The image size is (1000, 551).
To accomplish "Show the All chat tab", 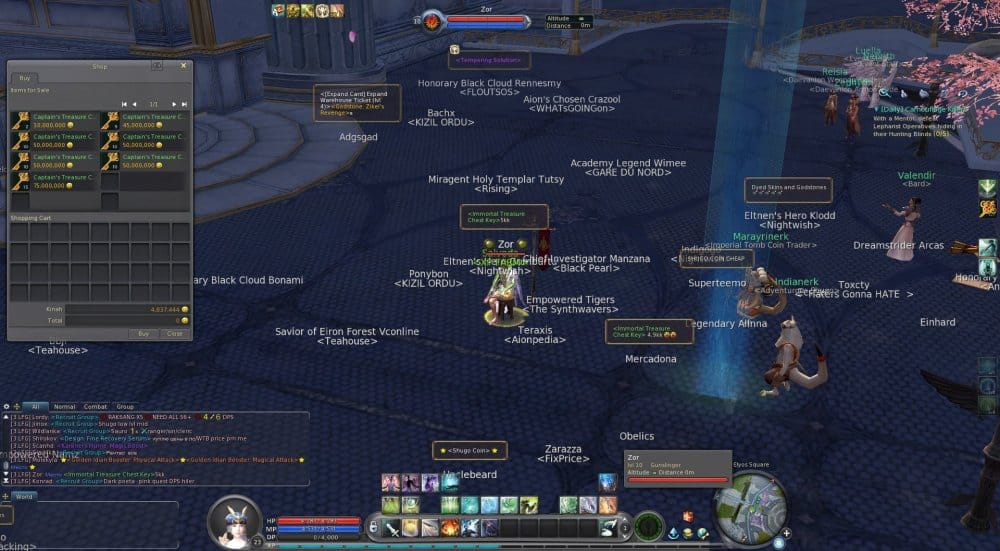I will point(34,407).
